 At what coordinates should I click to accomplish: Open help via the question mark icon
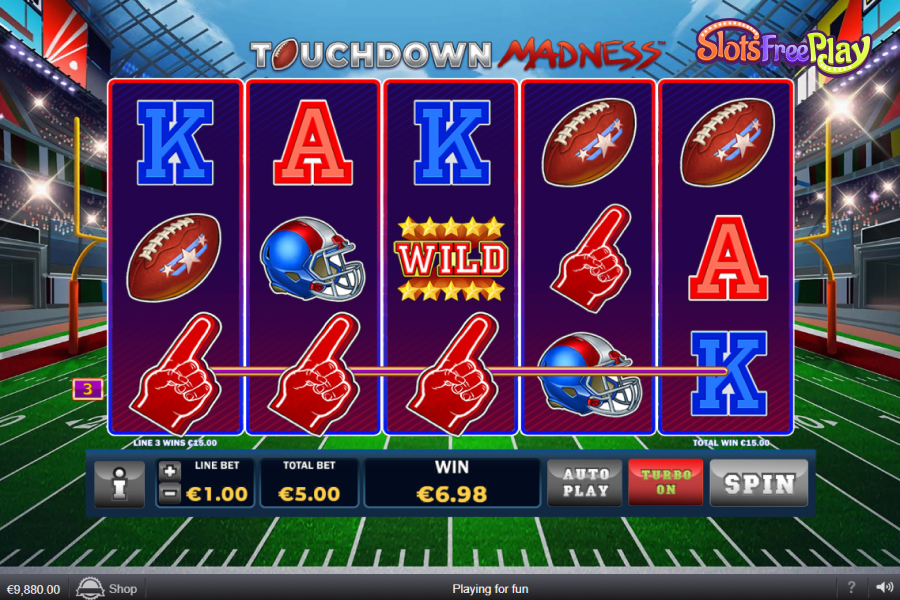click(x=851, y=588)
